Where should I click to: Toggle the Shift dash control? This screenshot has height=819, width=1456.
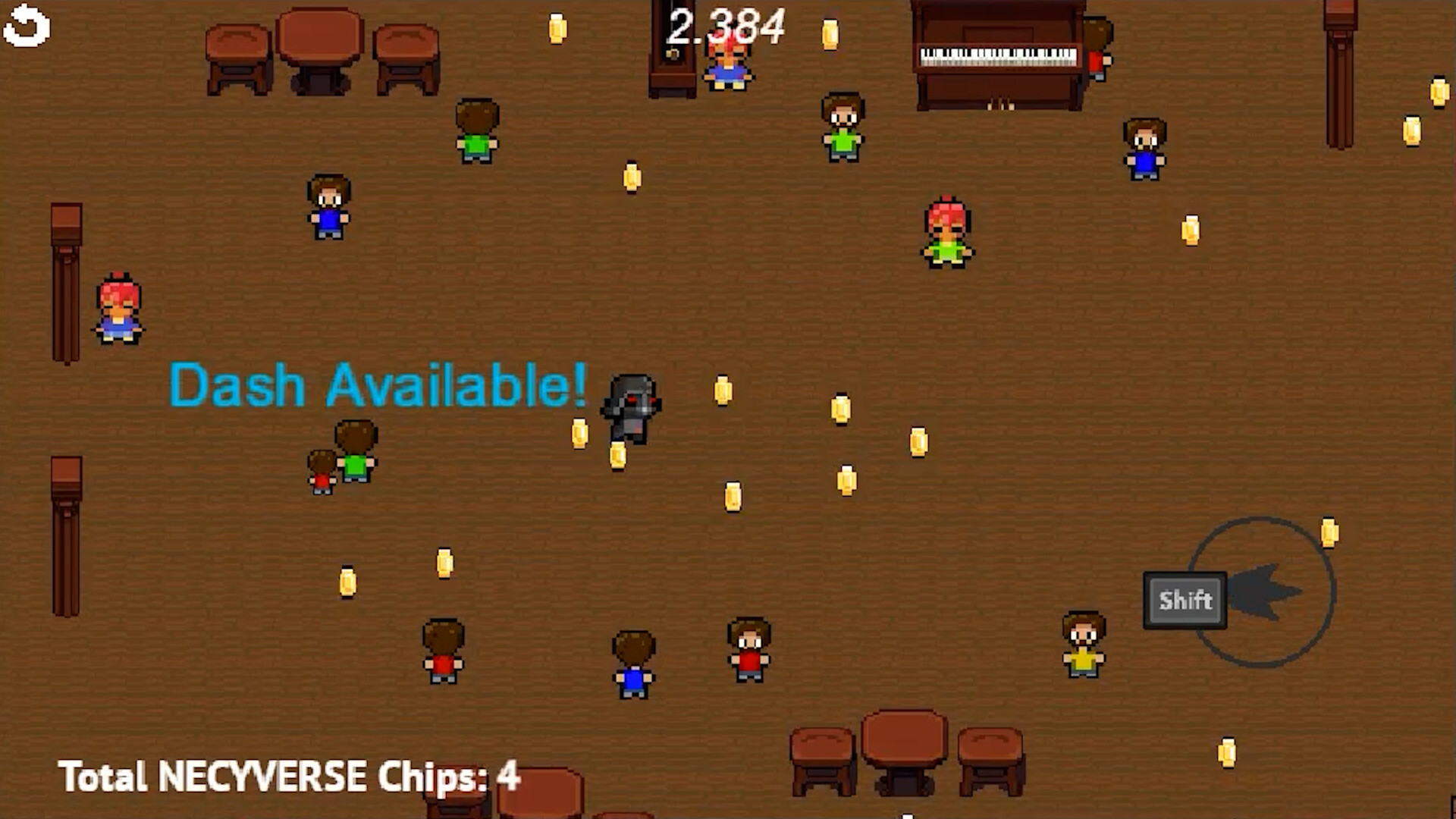pyautogui.click(x=1183, y=601)
